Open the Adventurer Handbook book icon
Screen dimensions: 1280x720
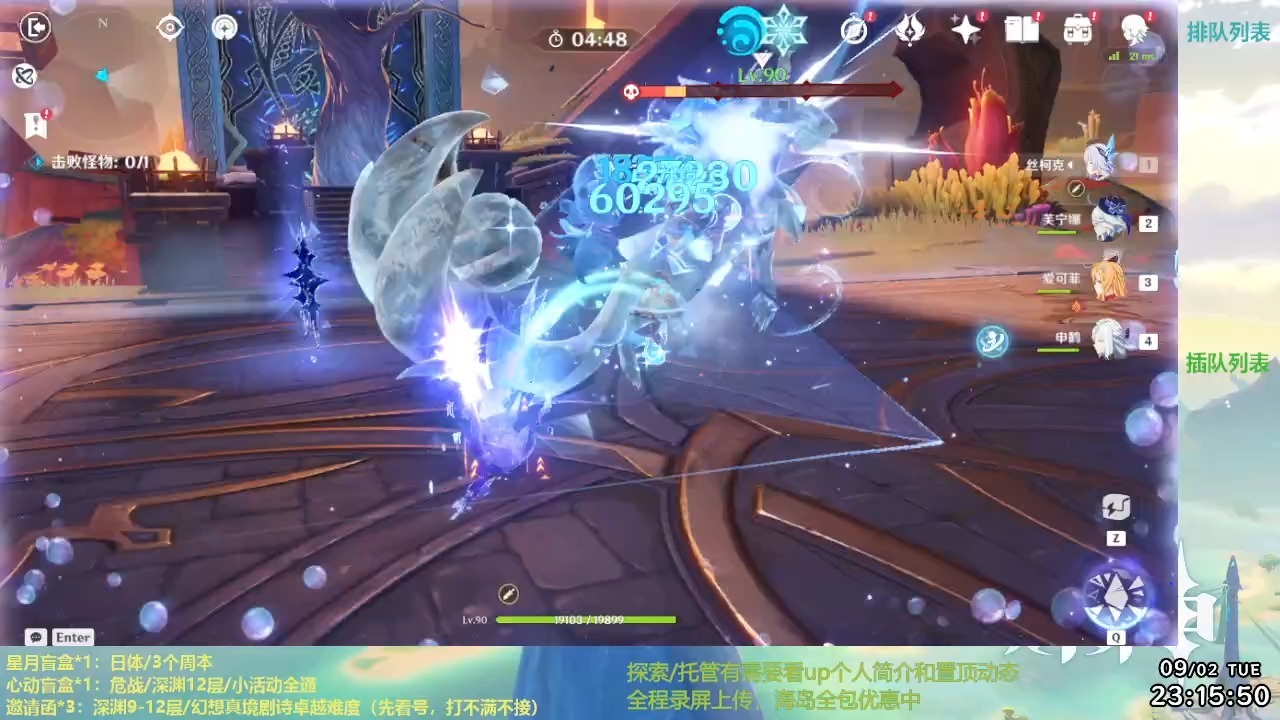(x=1022, y=29)
